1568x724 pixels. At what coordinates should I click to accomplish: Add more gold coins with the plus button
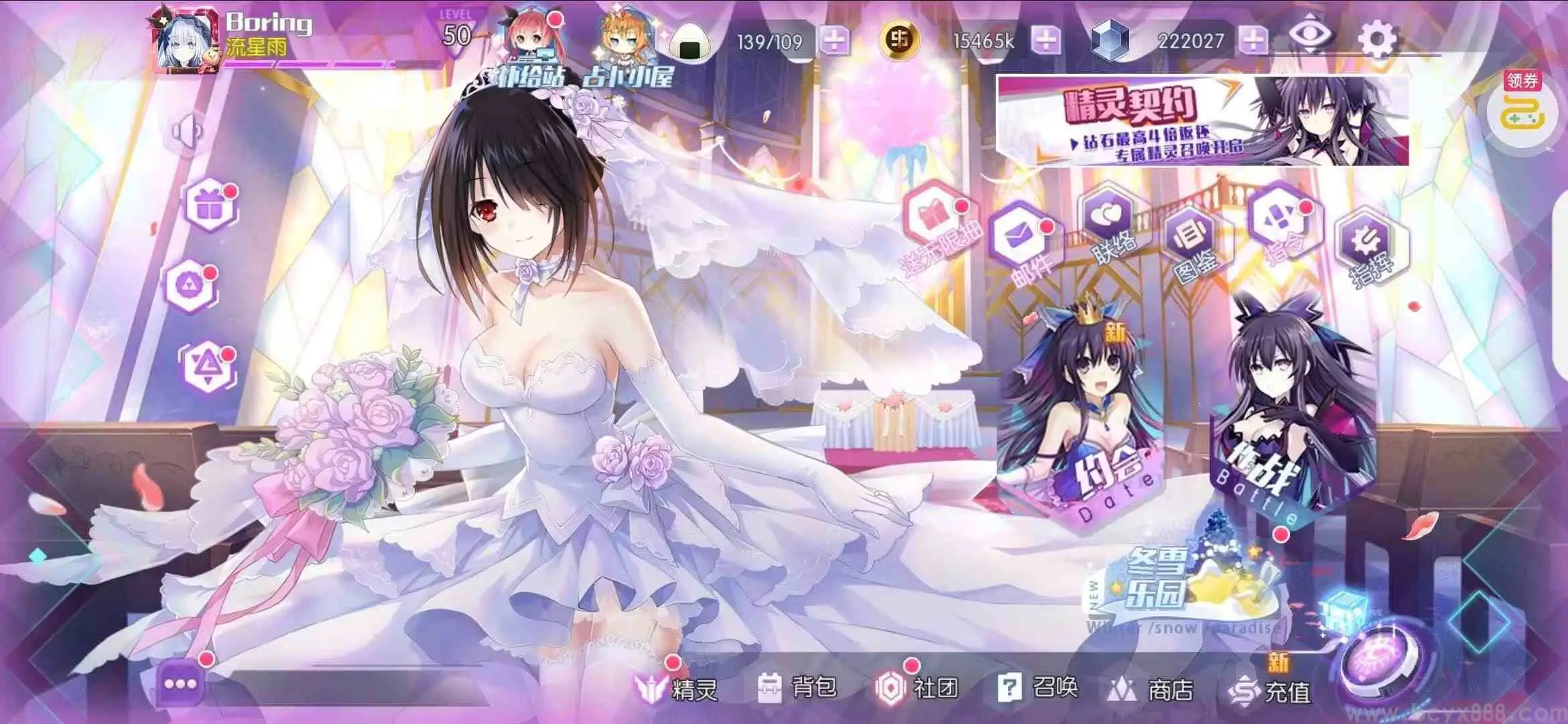(x=1045, y=40)
